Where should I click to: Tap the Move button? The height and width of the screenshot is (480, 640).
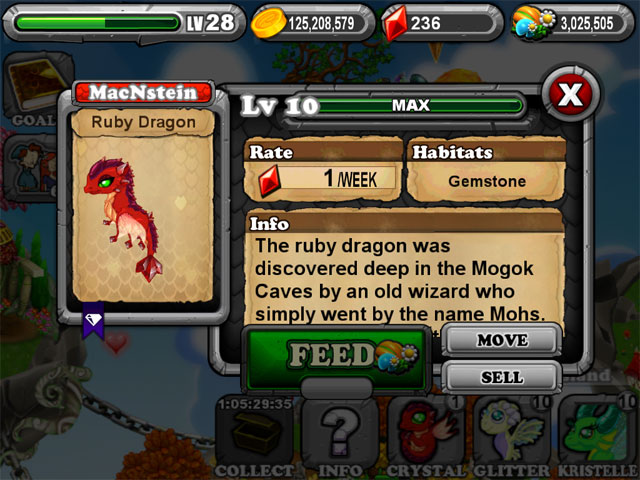(501, 341)
